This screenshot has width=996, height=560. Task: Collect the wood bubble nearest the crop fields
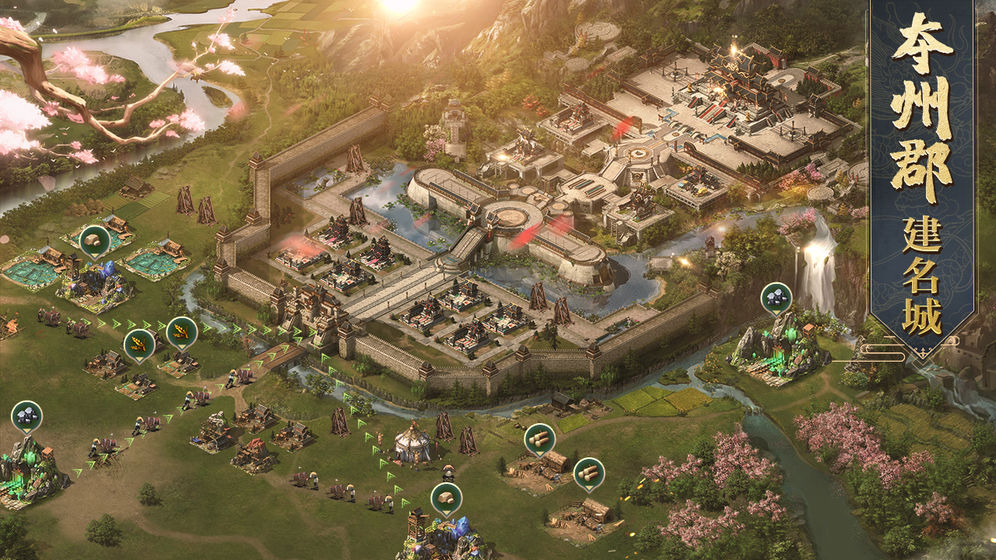point(539,438)
